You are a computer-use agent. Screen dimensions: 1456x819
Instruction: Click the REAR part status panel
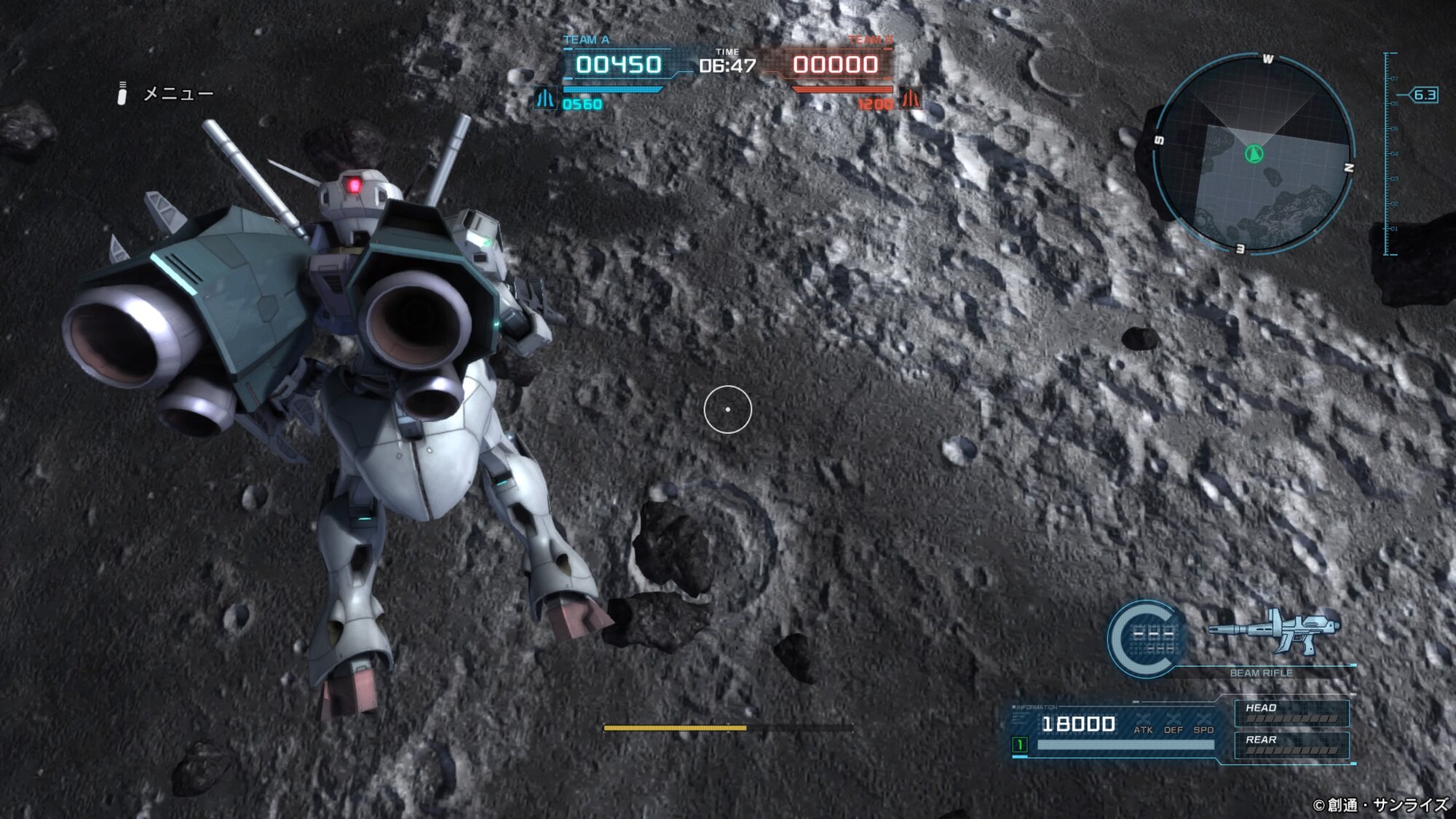coord(1291,745)
